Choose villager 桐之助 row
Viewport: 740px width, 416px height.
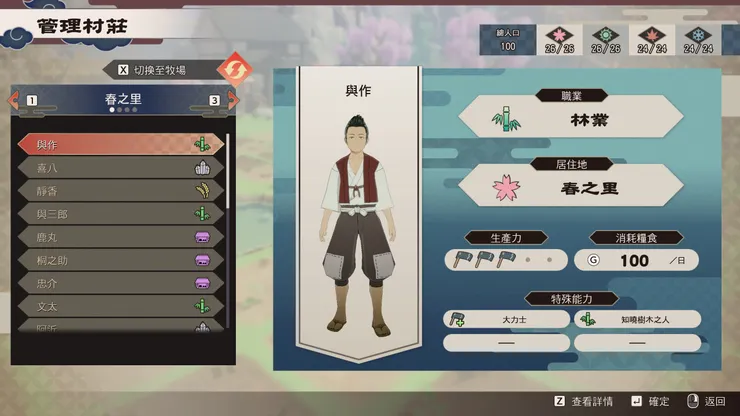click(x=120, y=259)
